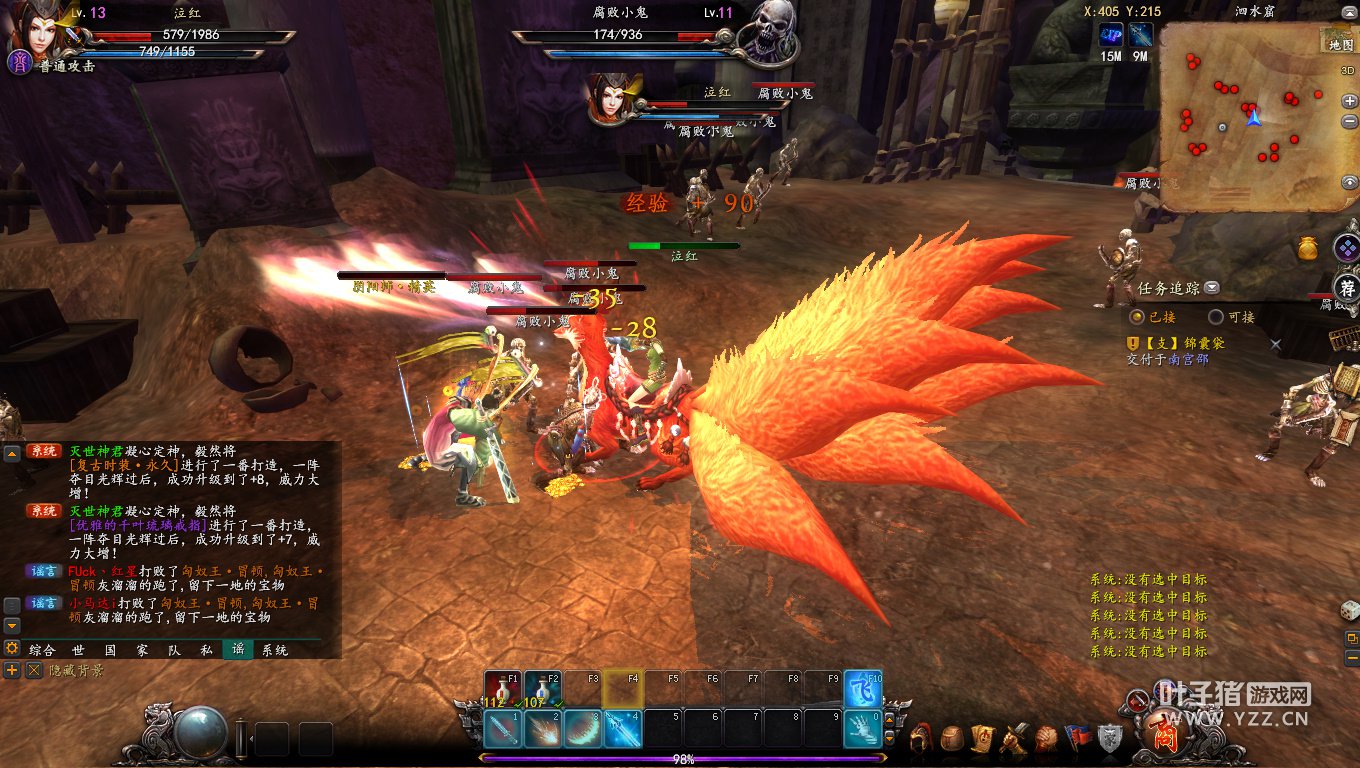Image resolution: width=1360 pixels, height=768 pixels.
Task: Switch chat to the 系统 tab
Action: coord(275,650)
